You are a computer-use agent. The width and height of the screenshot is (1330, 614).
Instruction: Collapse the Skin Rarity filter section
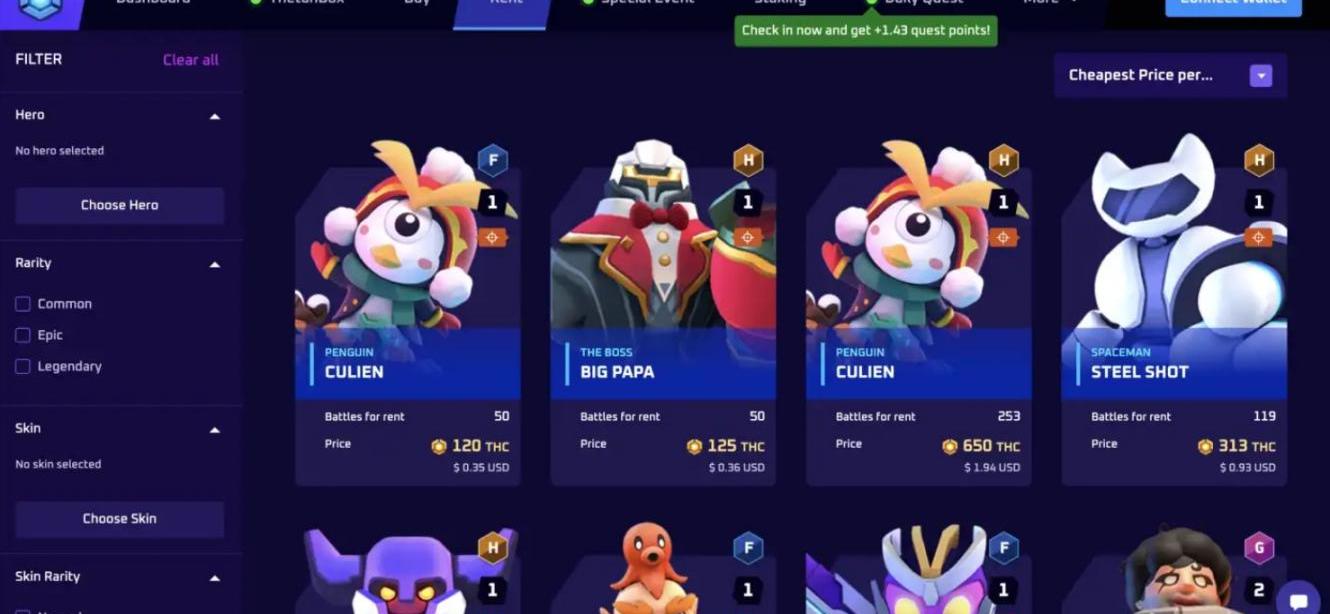(x=214, y=578)
